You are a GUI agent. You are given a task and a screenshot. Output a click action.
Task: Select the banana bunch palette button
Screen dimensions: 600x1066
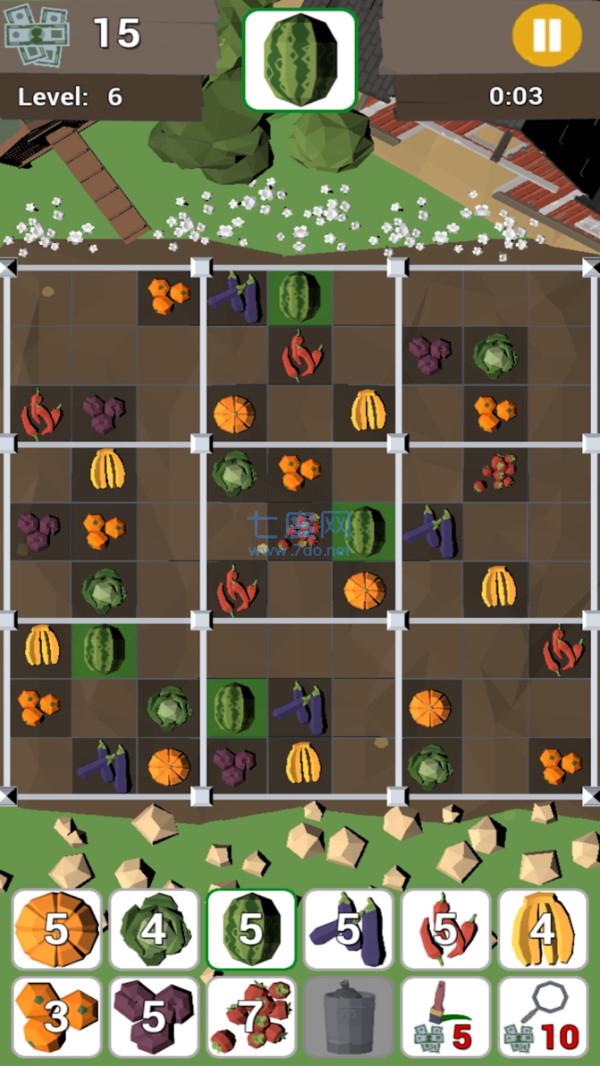(542, 930)
